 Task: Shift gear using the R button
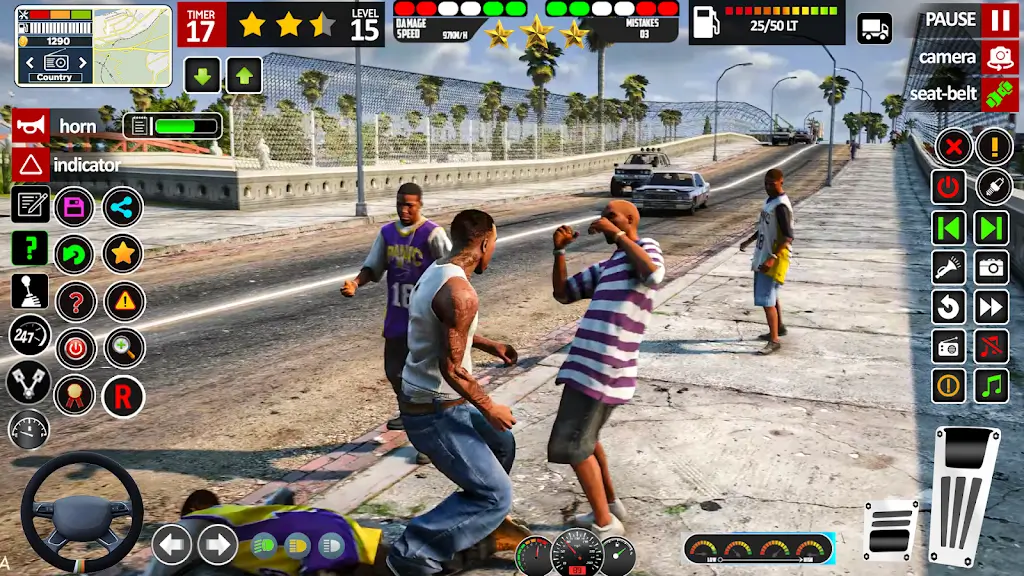click(123, 397)
